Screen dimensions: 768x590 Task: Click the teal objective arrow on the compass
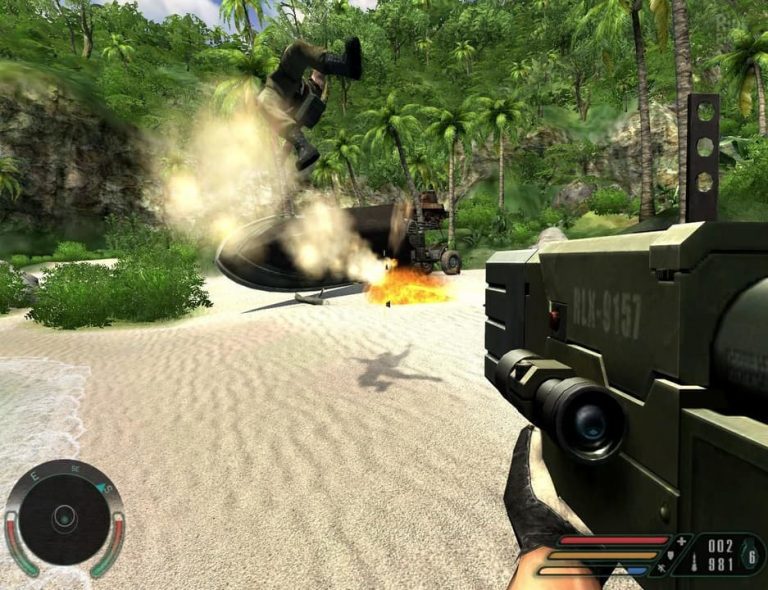pos(102,487)
